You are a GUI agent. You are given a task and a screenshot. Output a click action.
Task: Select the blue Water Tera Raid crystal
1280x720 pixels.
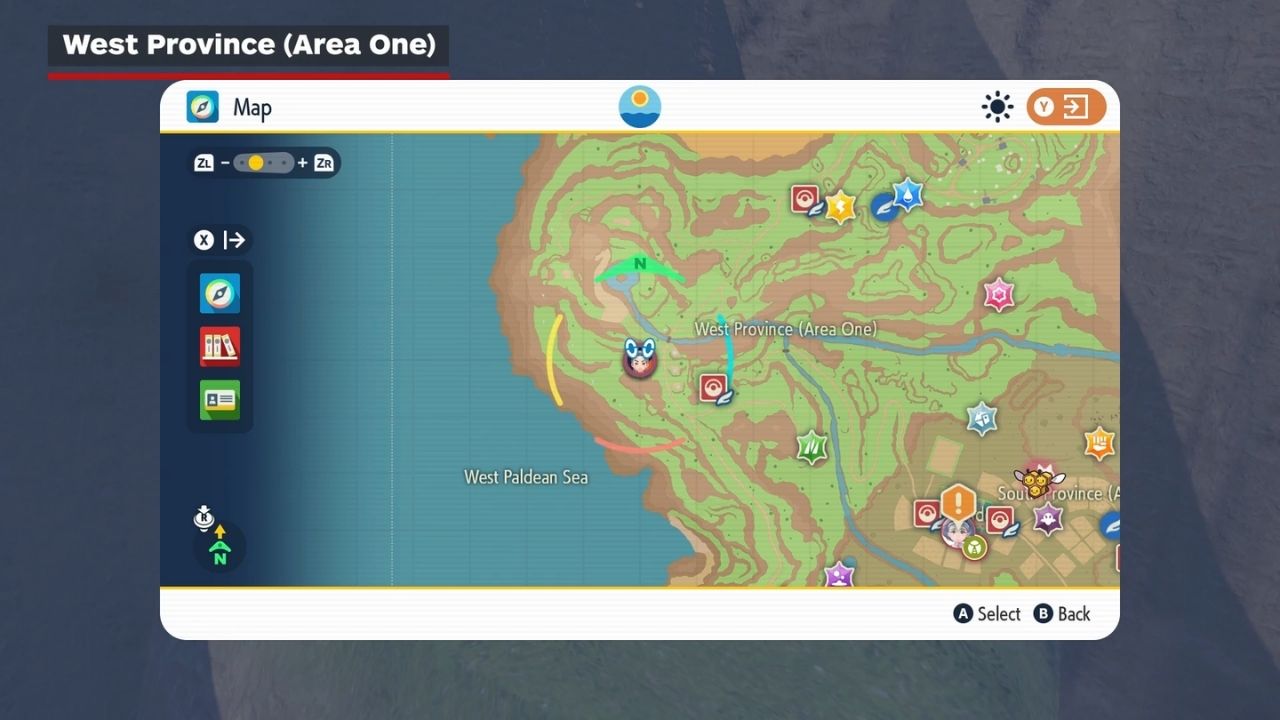tap(906, 194)
